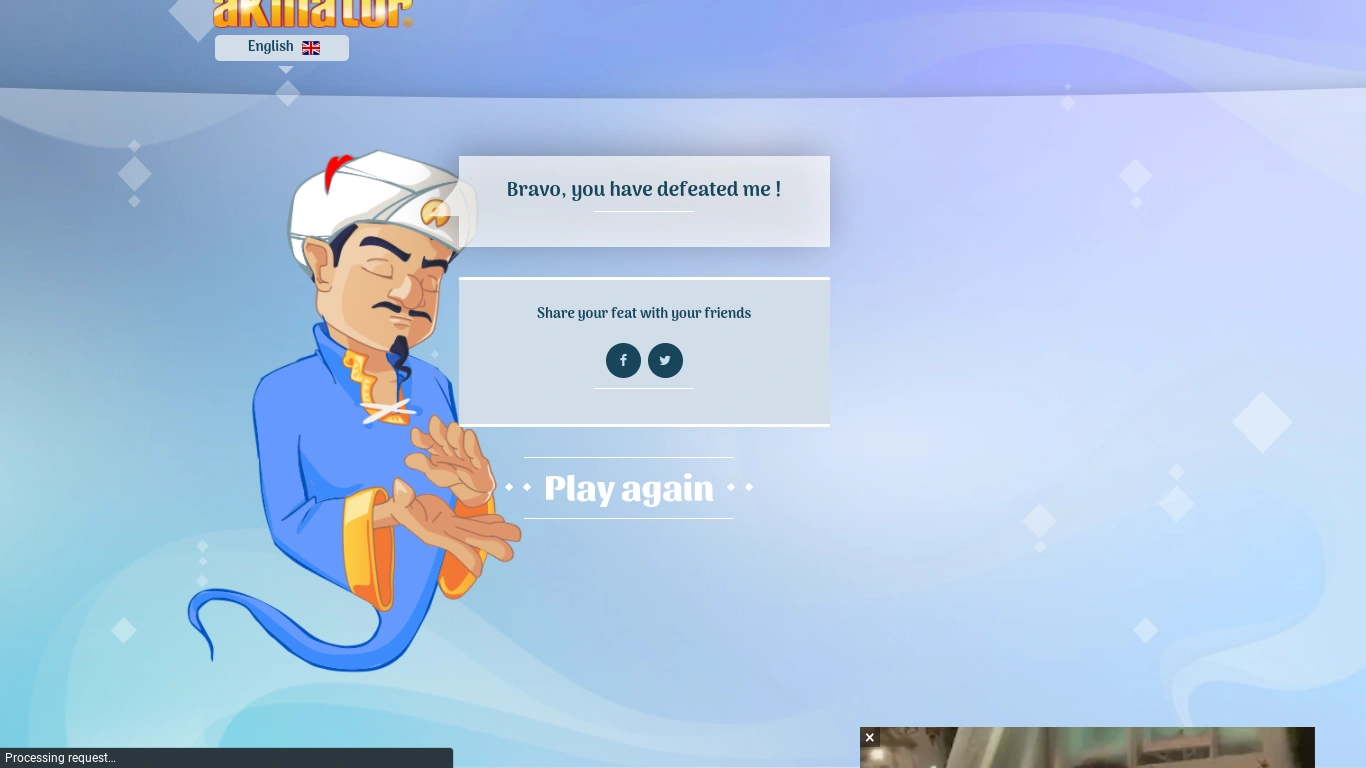Click the Akinator logo
Screen dimensions: 1366x768
313,14
